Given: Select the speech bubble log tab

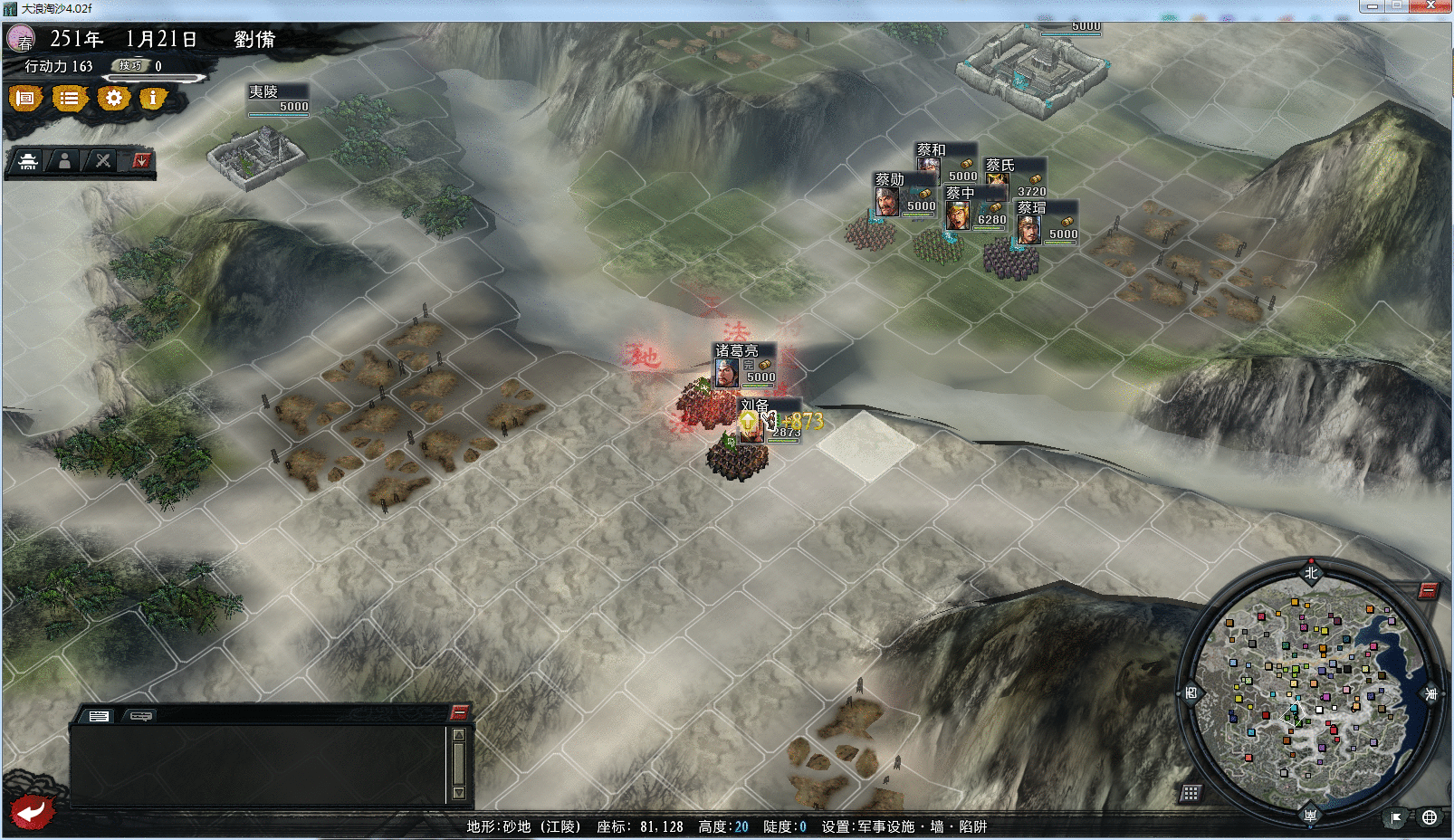Looking at the screenshot, I should coord(141,716).
